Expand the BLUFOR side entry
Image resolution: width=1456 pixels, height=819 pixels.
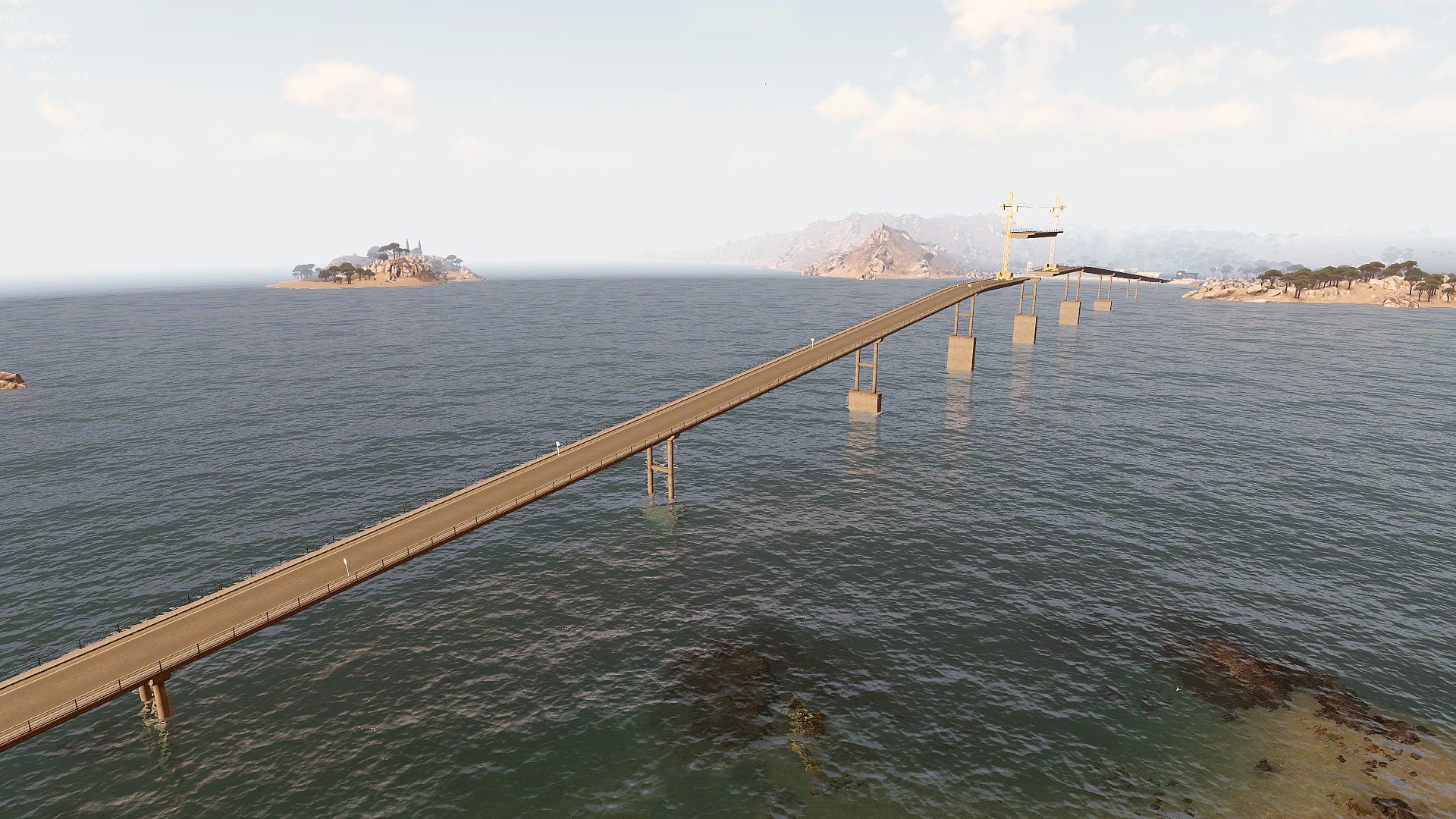point(48,39)
